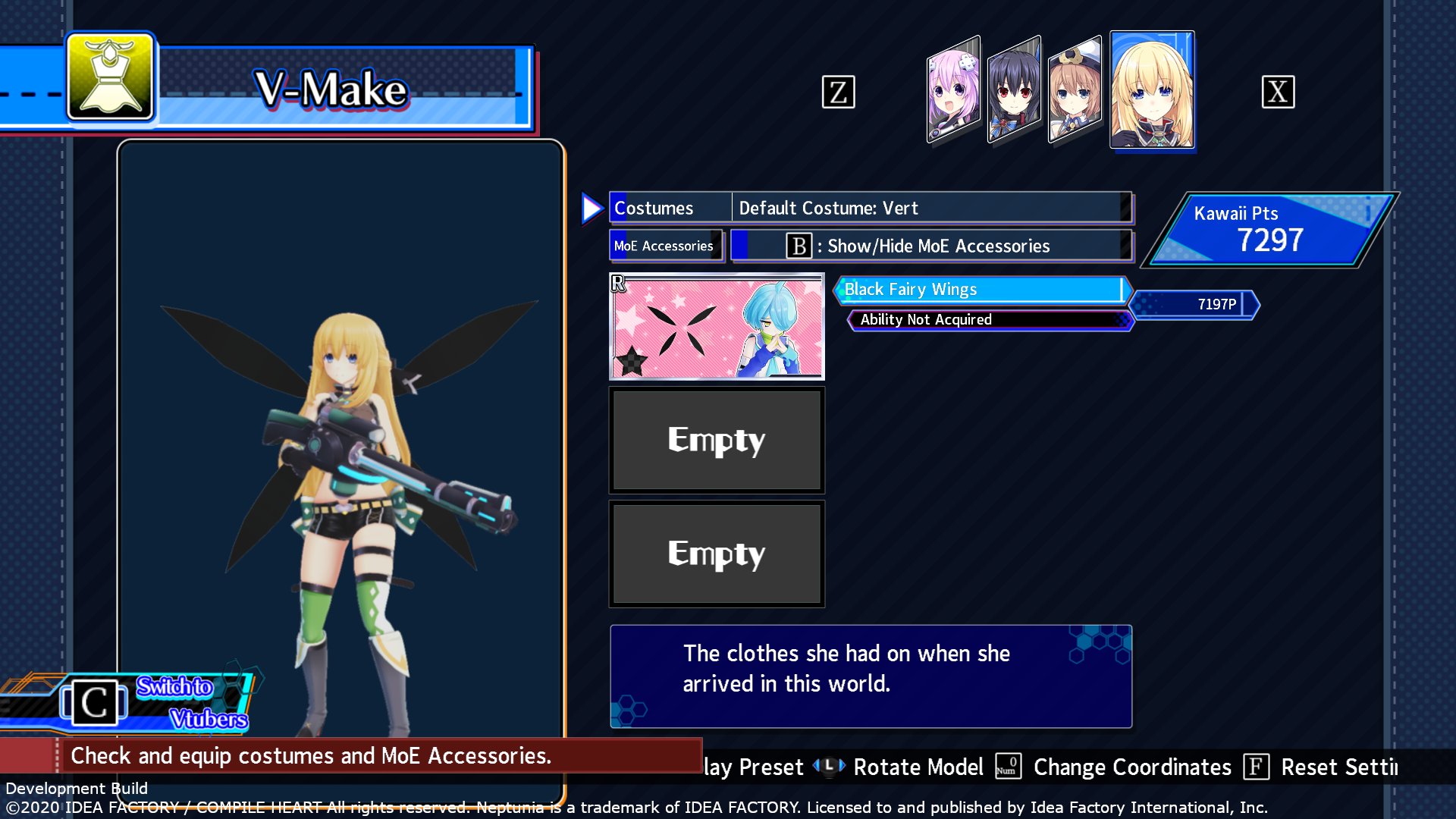Select Vert's highlighted character portrait
The height and width of the screenshot is (819, 1456).
click(1152, 89)
